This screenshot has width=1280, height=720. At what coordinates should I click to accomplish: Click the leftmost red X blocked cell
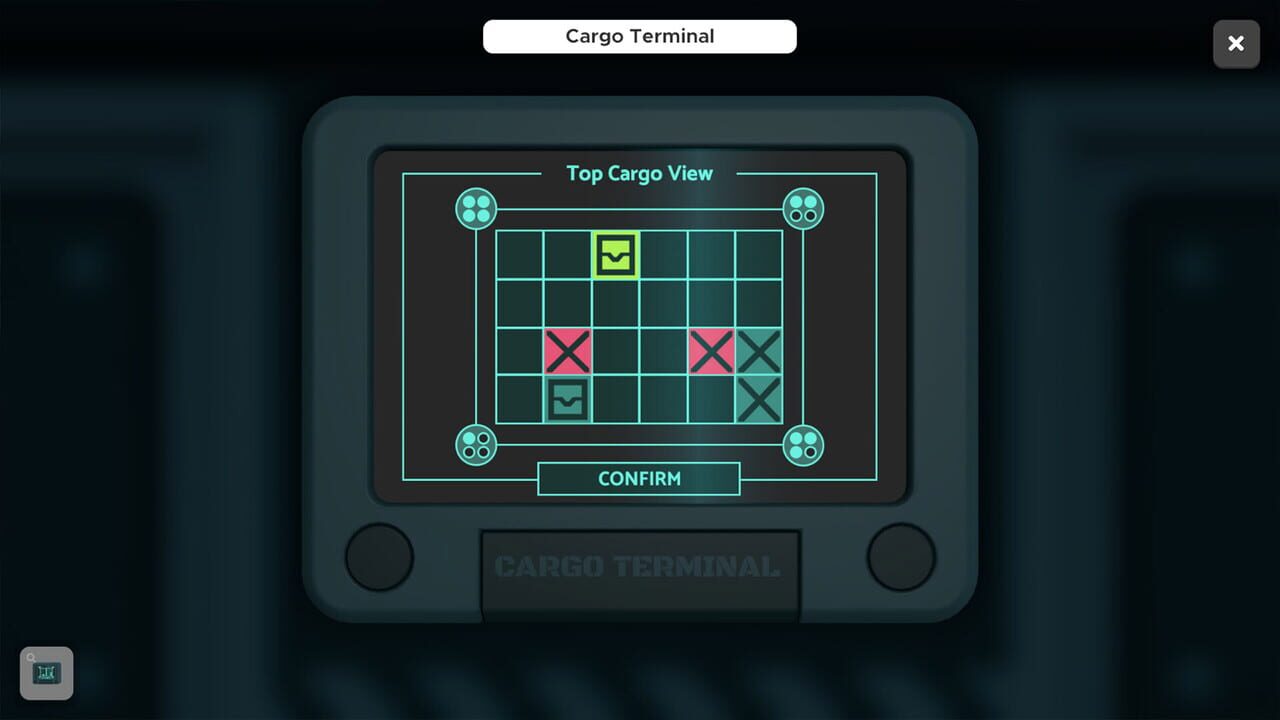pos(569,352)
